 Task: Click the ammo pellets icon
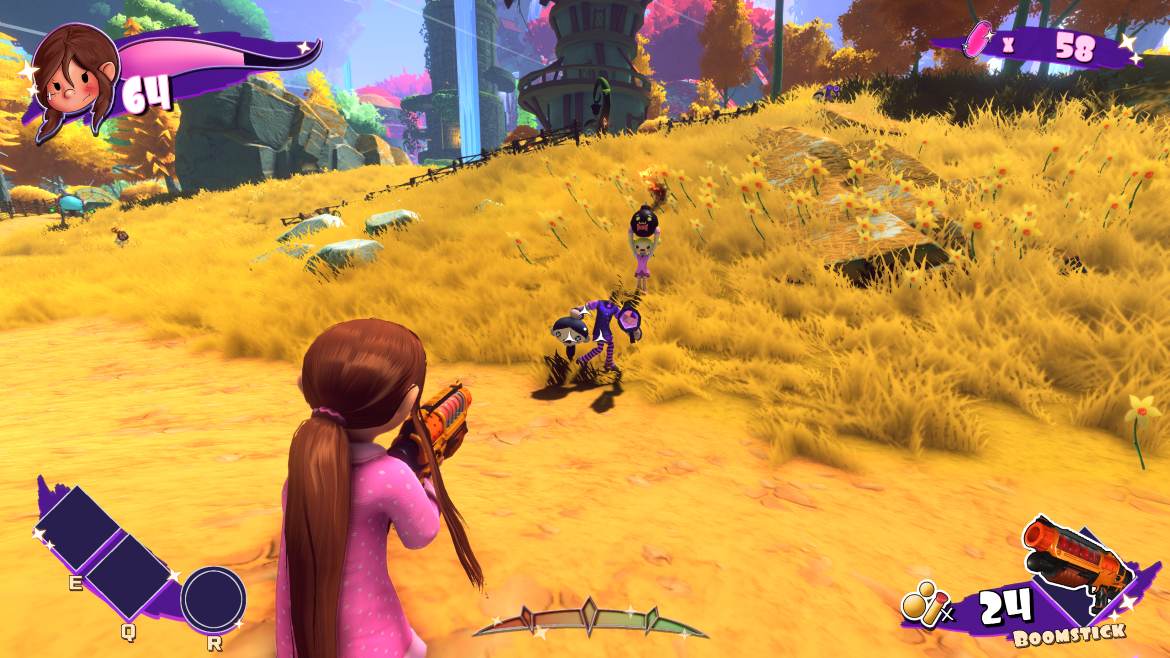[921, 604]
